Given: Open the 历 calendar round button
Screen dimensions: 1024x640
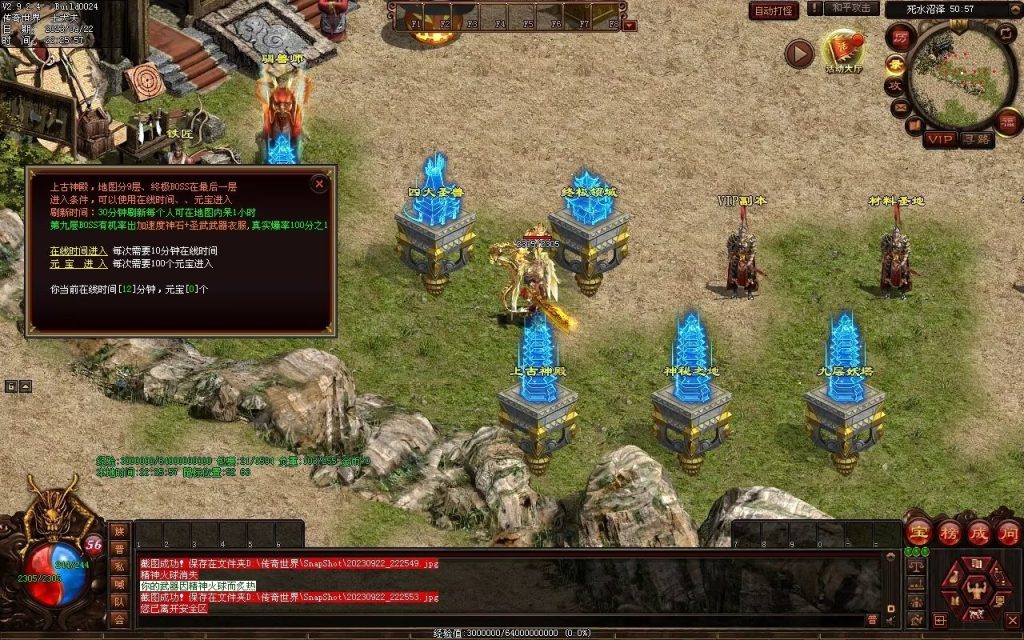Looking at the screenshot, I should (x=899, y=36).
